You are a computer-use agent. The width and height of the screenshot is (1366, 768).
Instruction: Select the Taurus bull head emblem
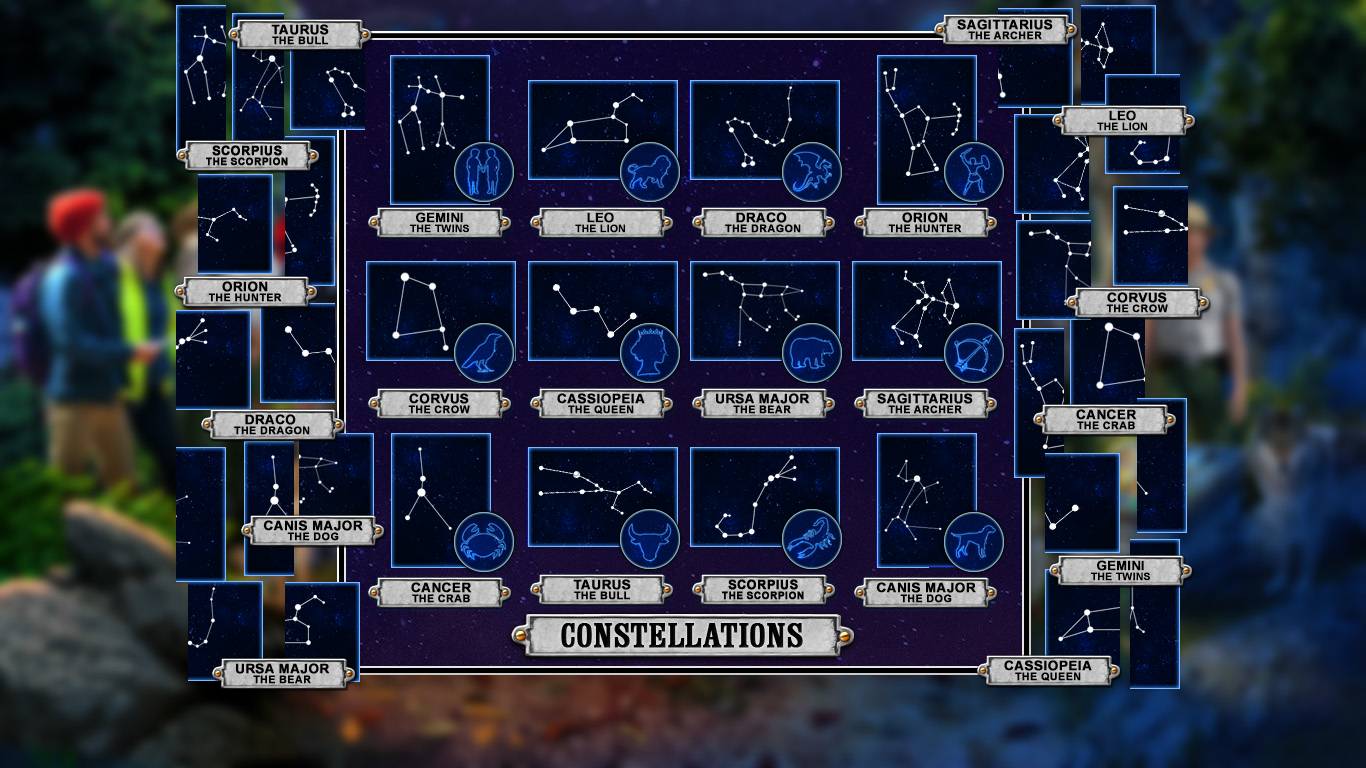coord(649,540)
